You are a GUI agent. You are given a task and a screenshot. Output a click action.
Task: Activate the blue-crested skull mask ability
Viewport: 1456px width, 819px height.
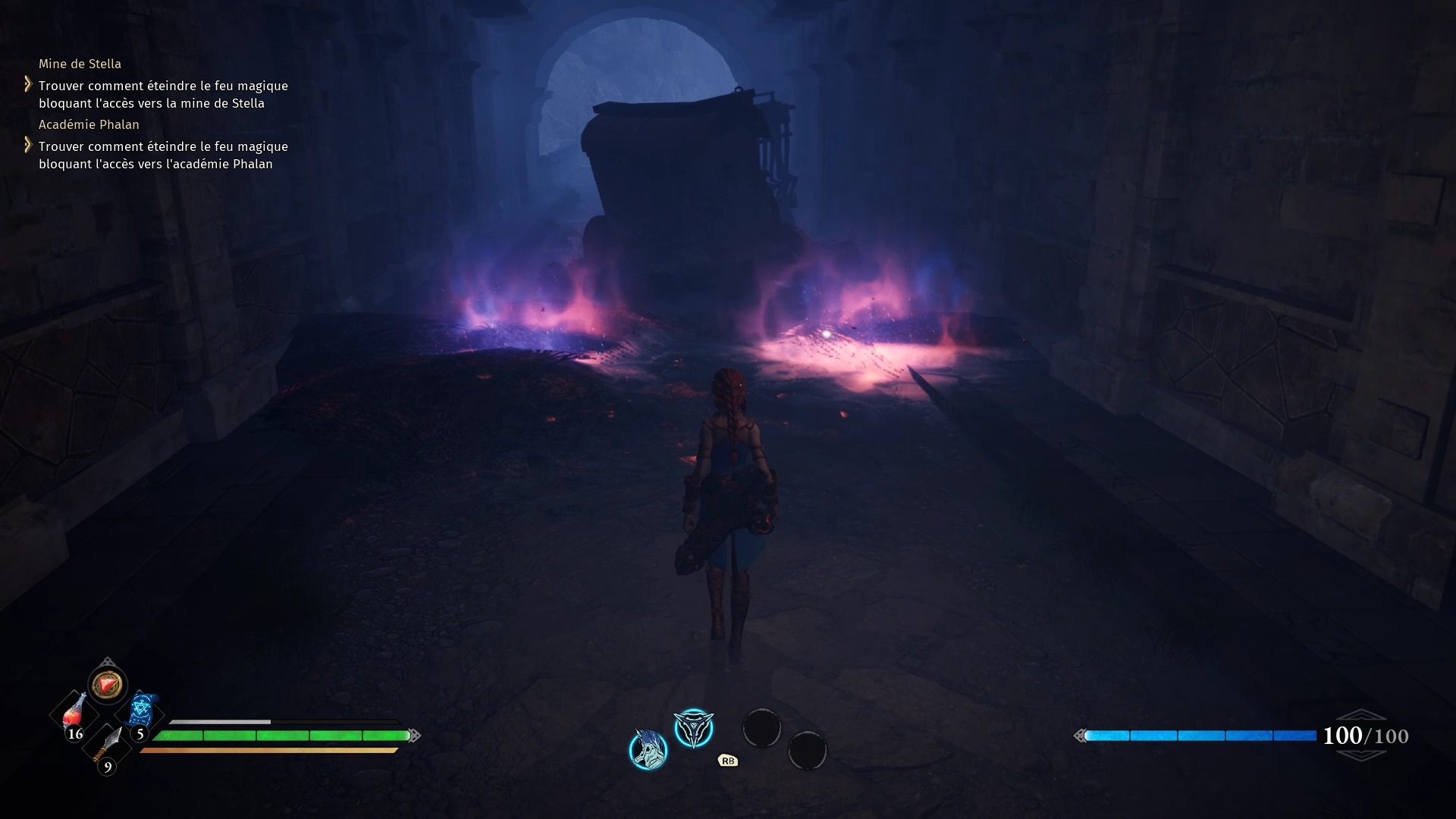coord(648,749)
